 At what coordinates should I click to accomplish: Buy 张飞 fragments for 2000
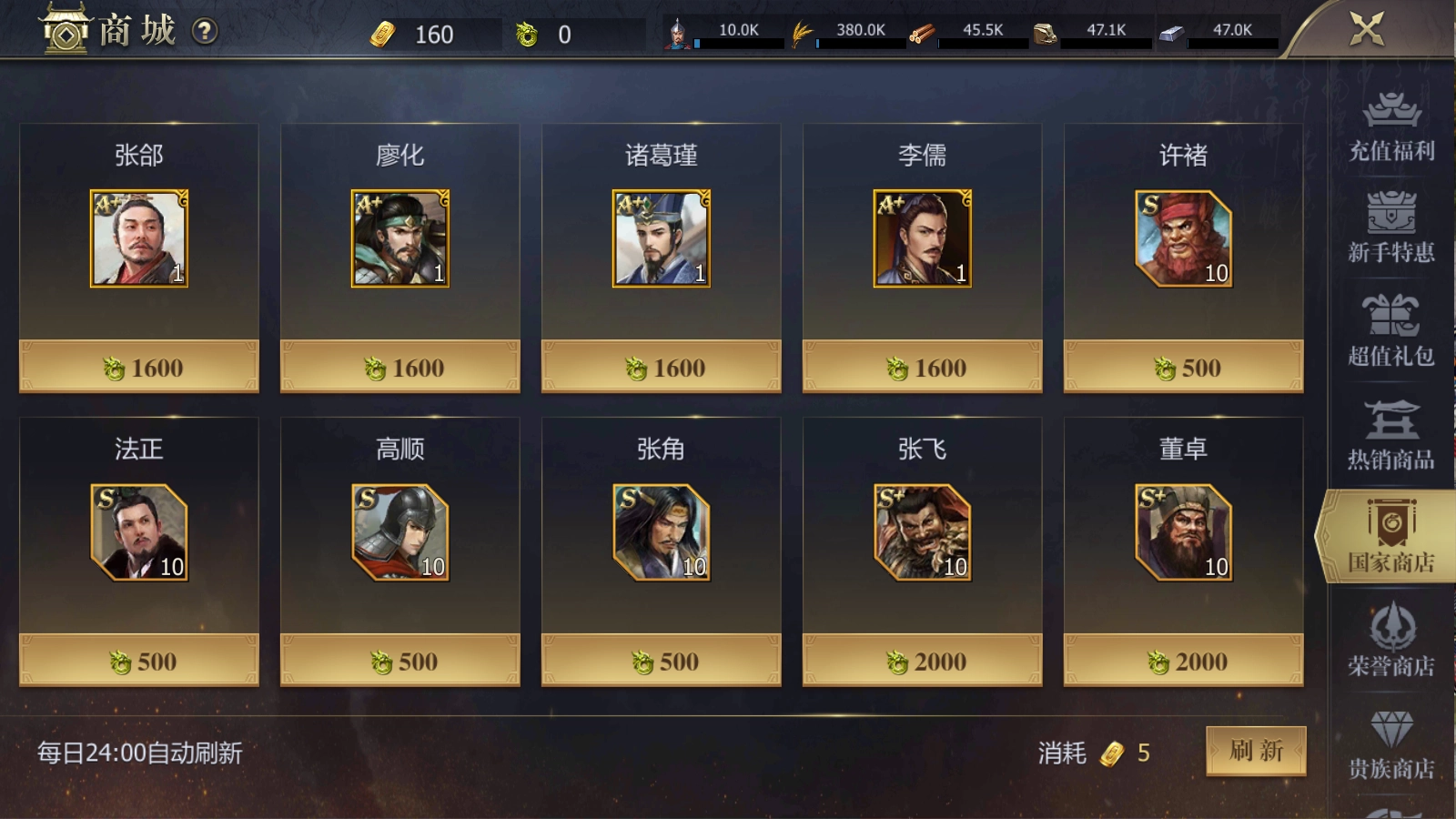923,662
